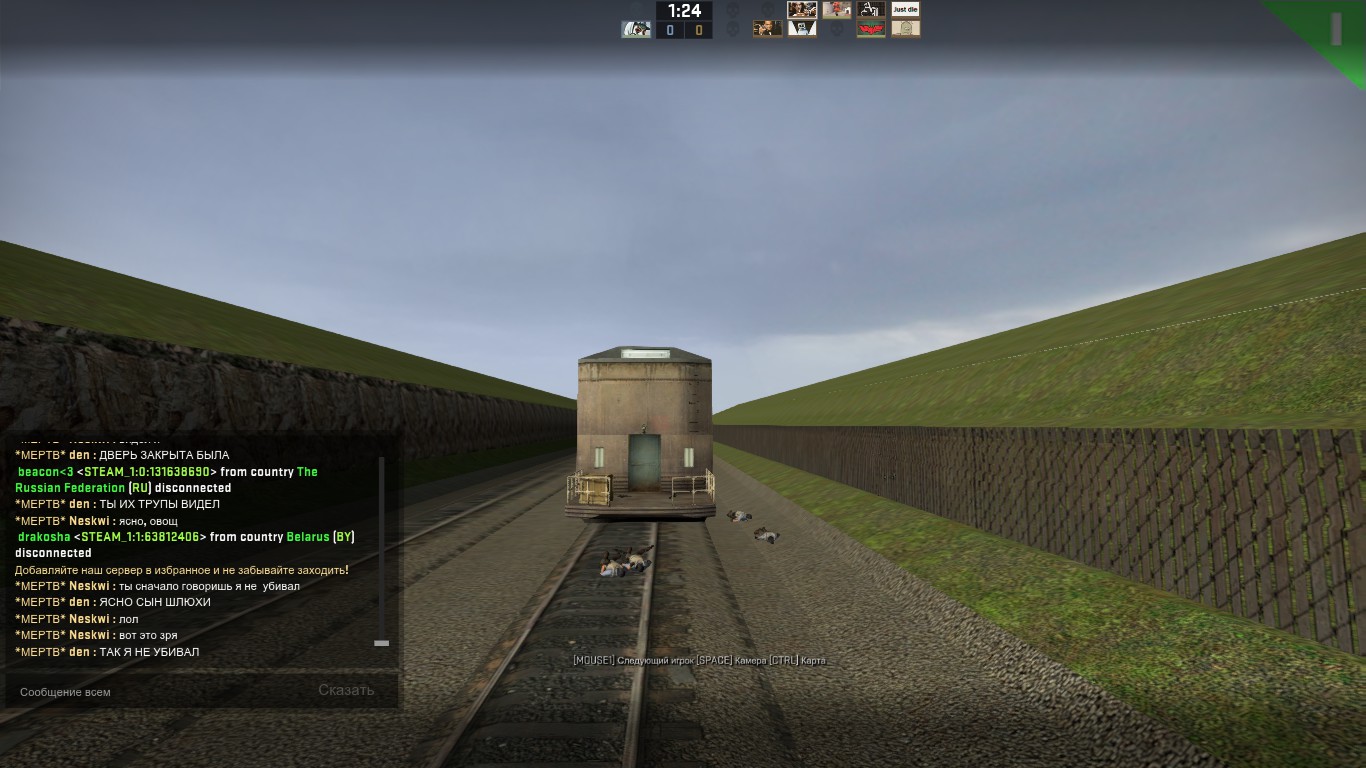1366x768 pixels.
Task: Select the white robot-face avatar on black
Action: tap(802, 29)
